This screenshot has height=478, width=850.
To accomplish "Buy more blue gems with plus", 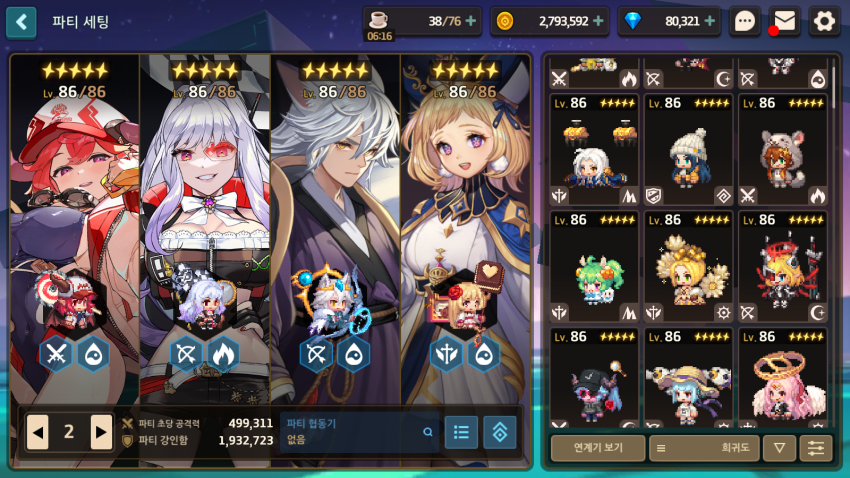I will tap(709, 21).
